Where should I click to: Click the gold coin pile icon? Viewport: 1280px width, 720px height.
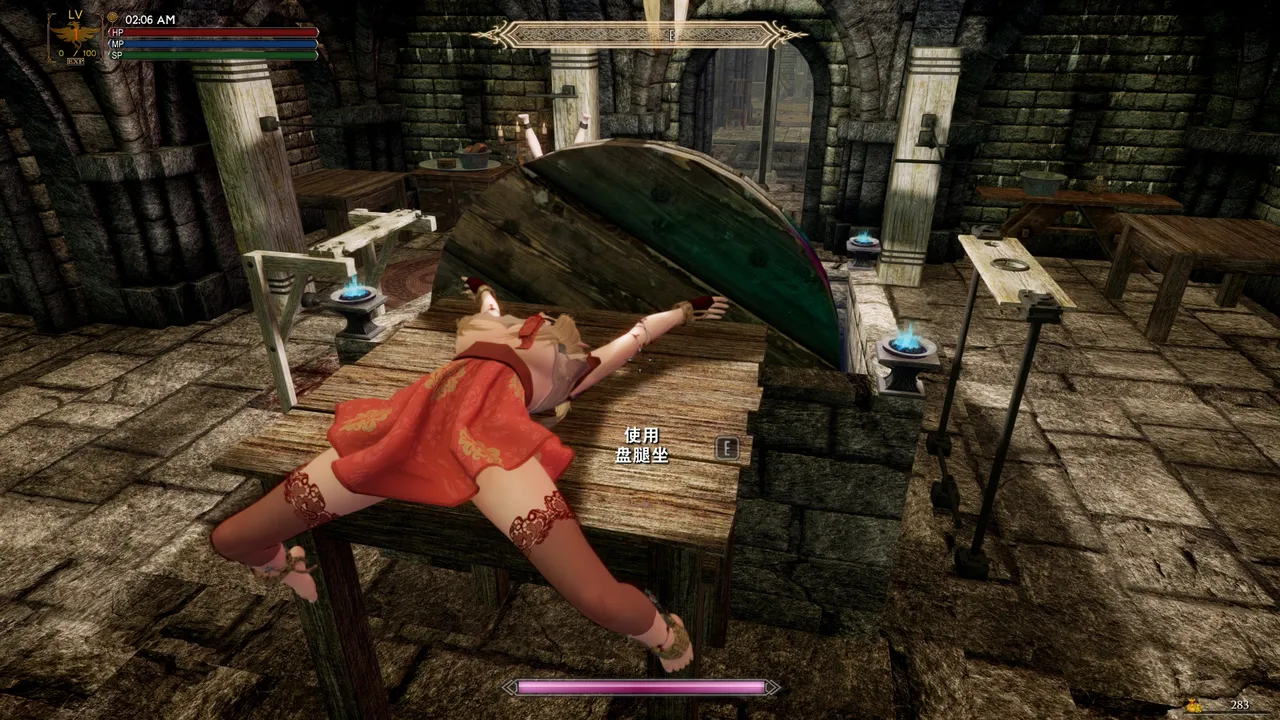pos(1195,705)
